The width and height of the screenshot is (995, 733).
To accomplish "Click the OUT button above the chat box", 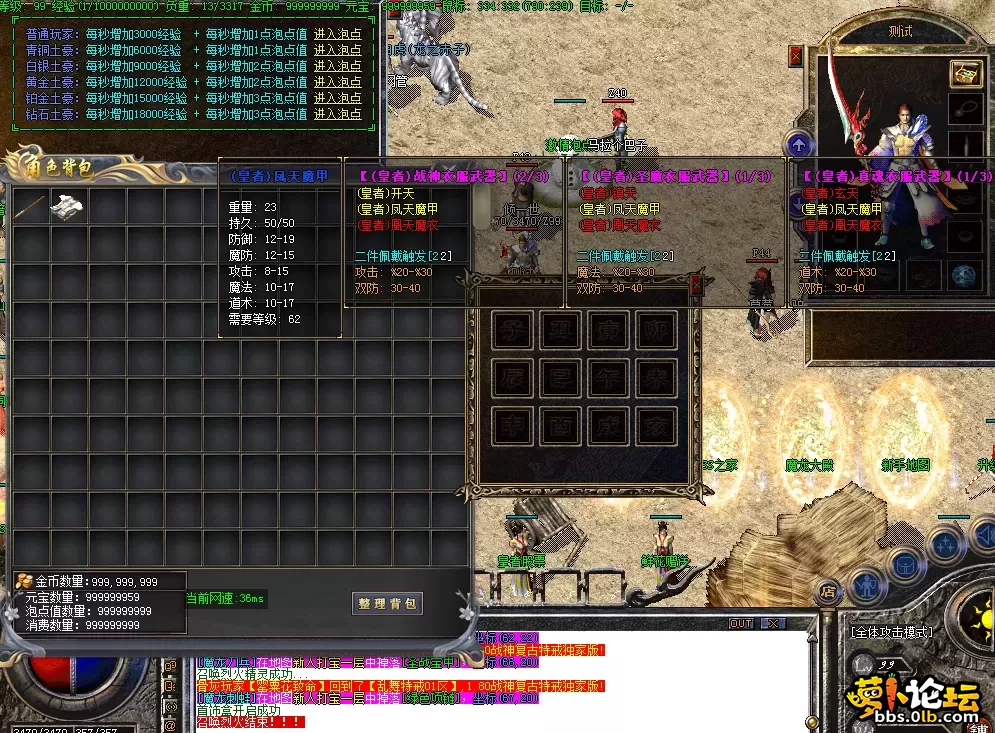I will (x=741, y=623).
